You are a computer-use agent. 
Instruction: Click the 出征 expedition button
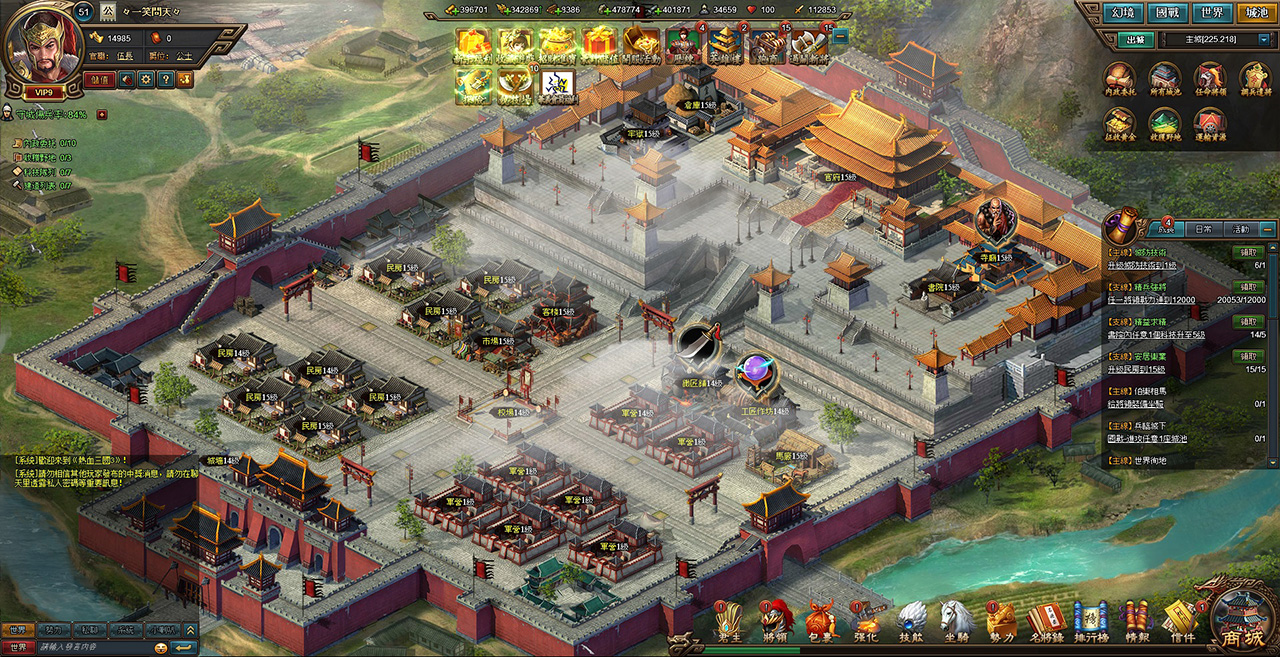(x=1134, y=40)
